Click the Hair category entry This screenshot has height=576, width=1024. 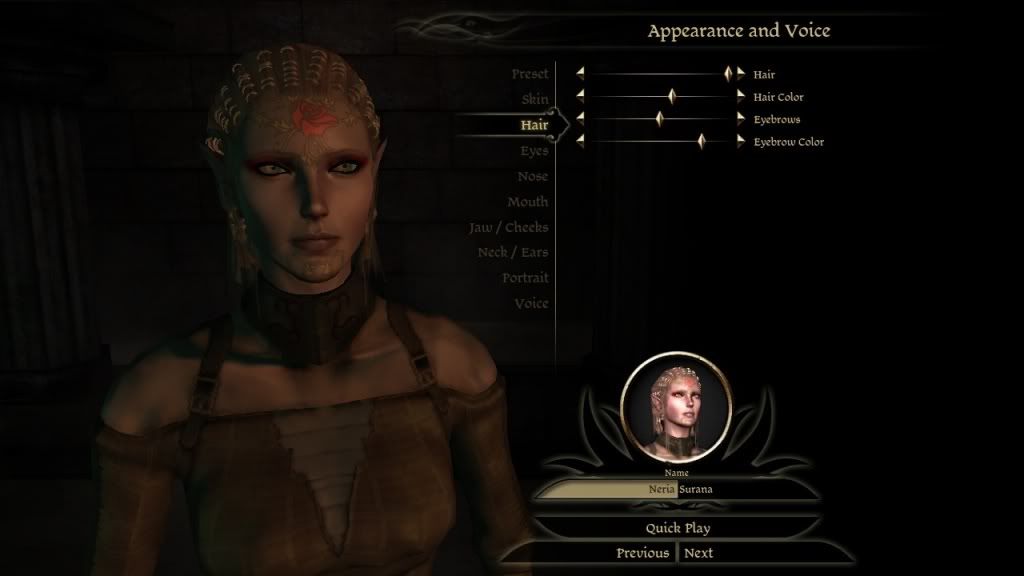[x=533, y=125]
